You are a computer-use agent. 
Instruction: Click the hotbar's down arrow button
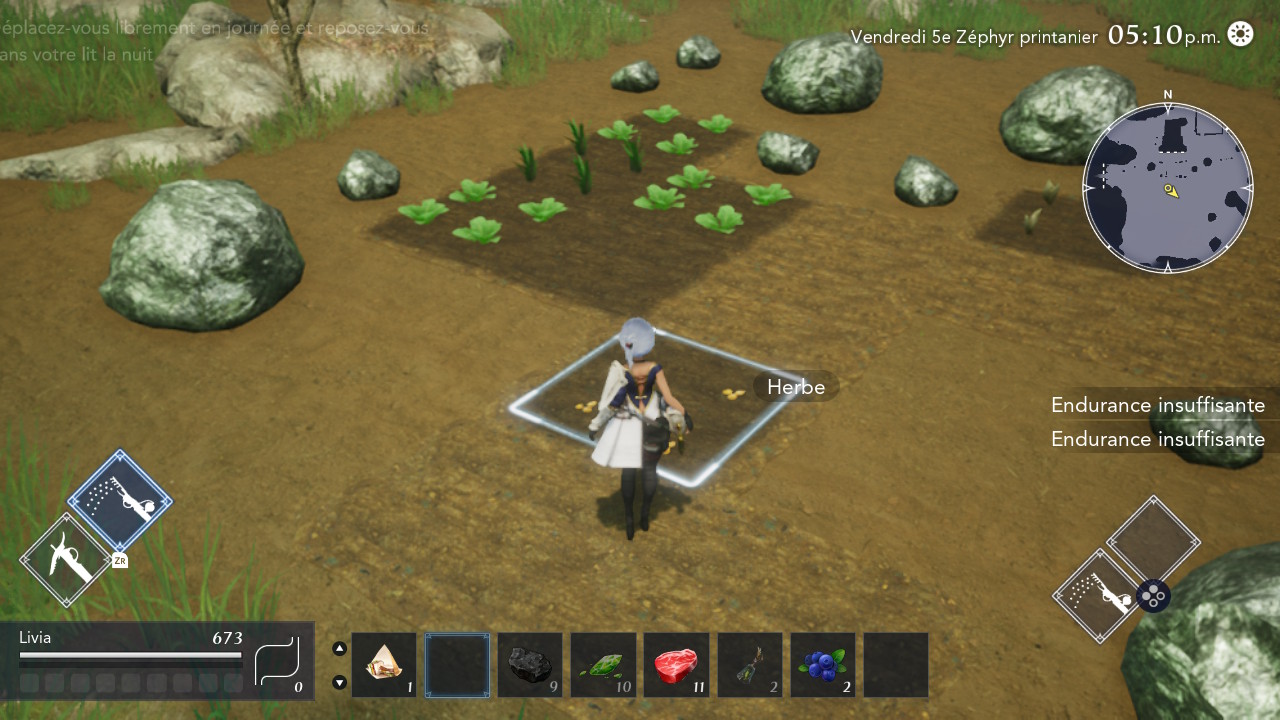(339, 682)
